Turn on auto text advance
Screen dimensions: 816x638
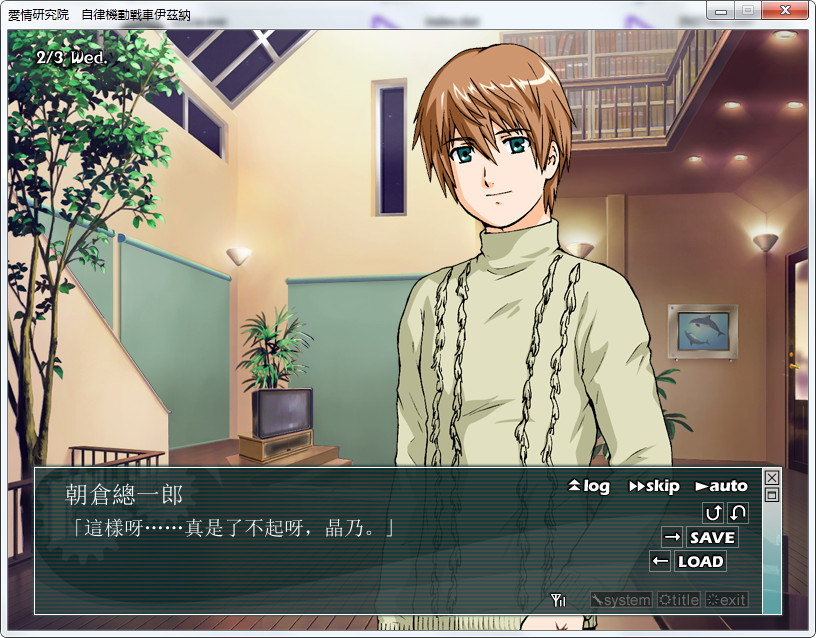coord(721,486)
